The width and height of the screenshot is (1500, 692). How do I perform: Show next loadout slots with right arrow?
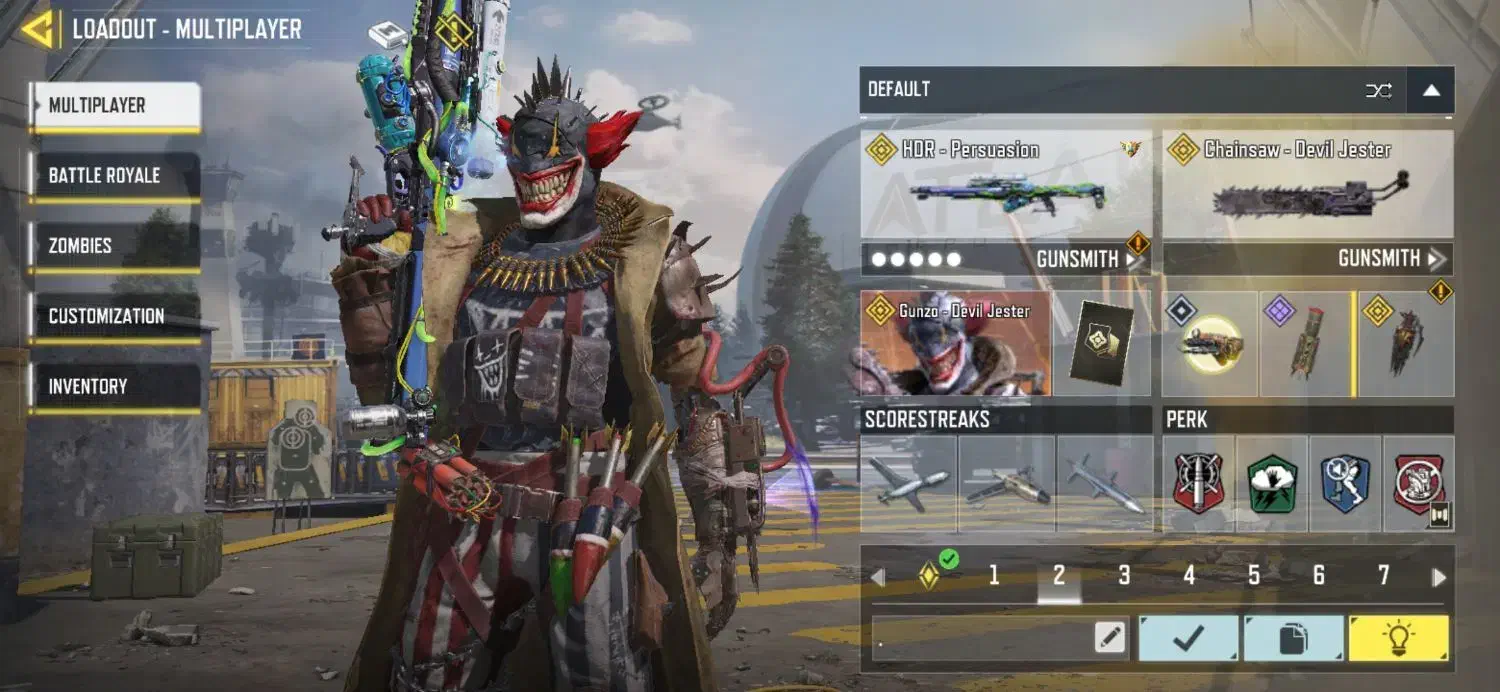(1439, 577)
